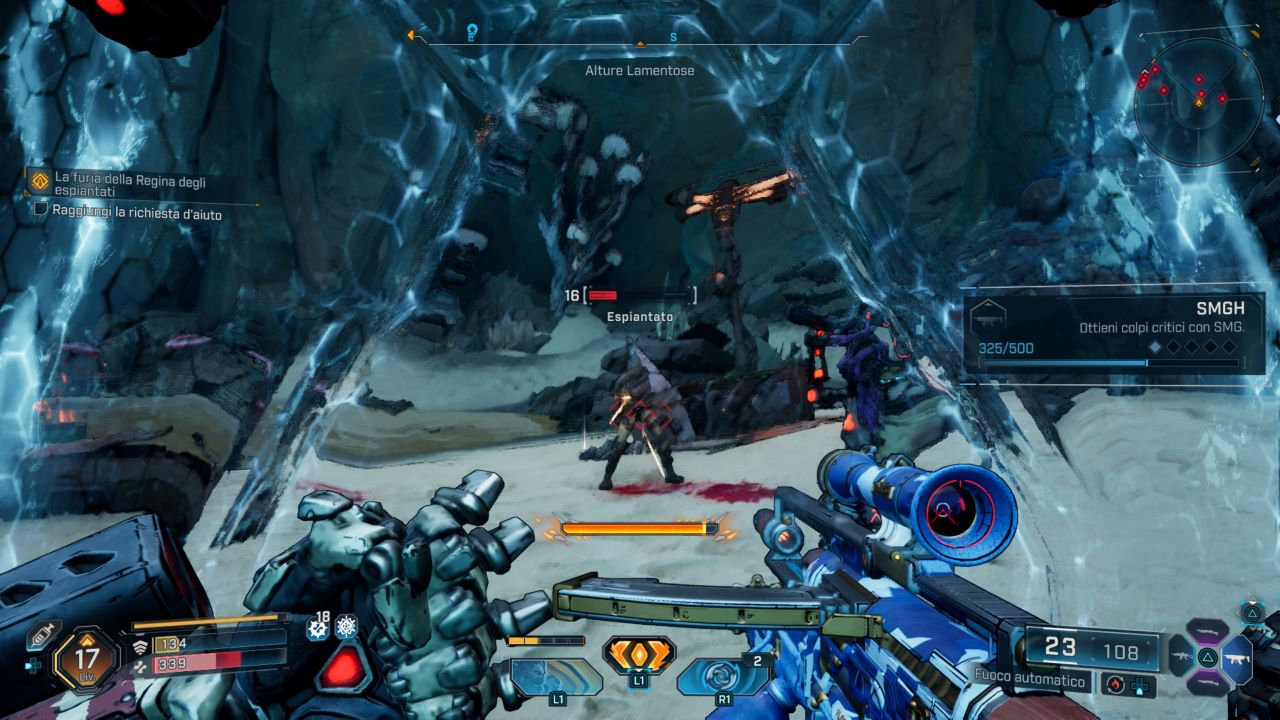Screen dimensions: 1280x720
Task: Click the objective "Raggiungi la richiesta d'aiuto"
Action: tap(138, 214)
